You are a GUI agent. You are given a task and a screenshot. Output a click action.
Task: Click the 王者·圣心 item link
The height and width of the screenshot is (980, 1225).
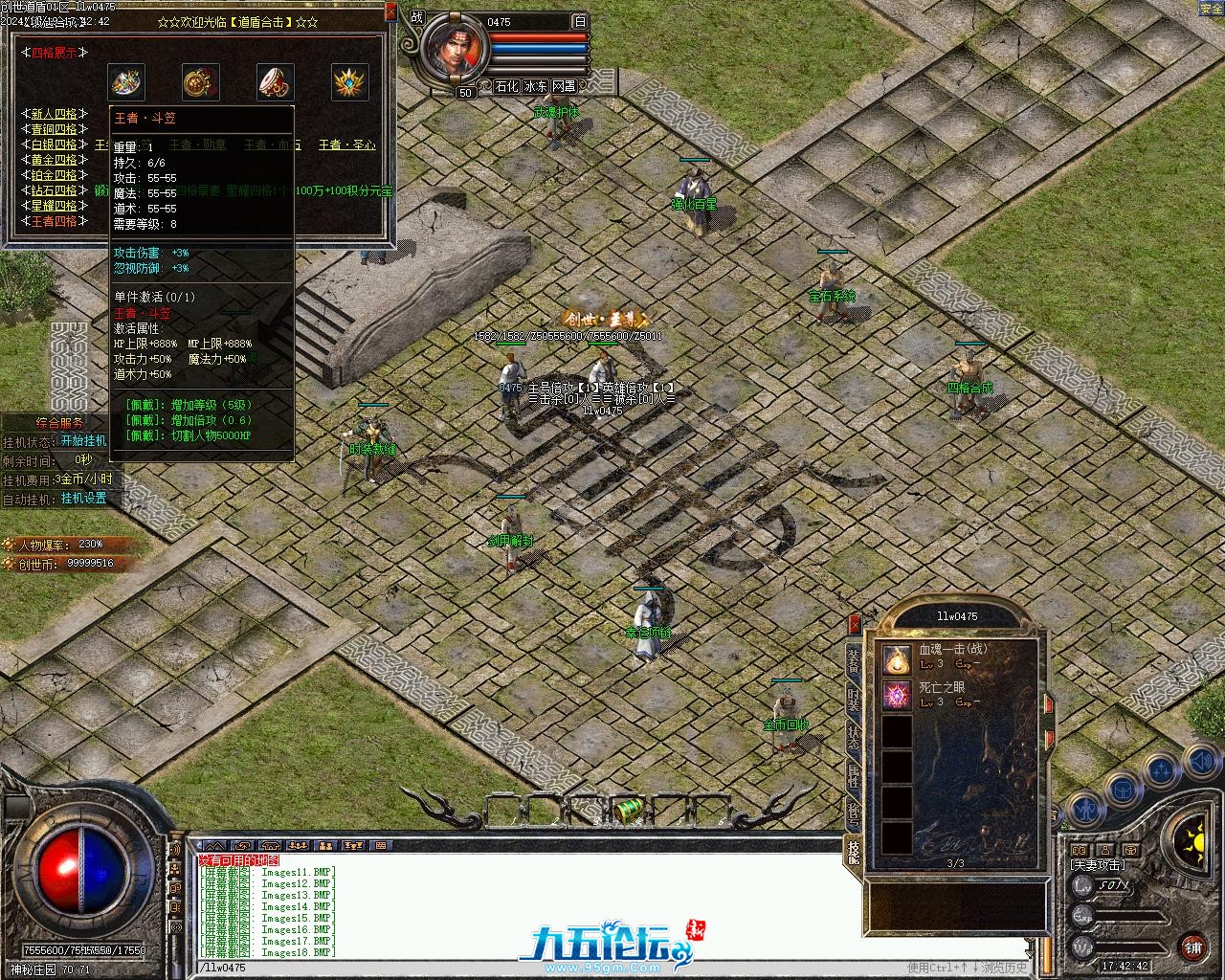pyautogui.click(x=346, y=145)
